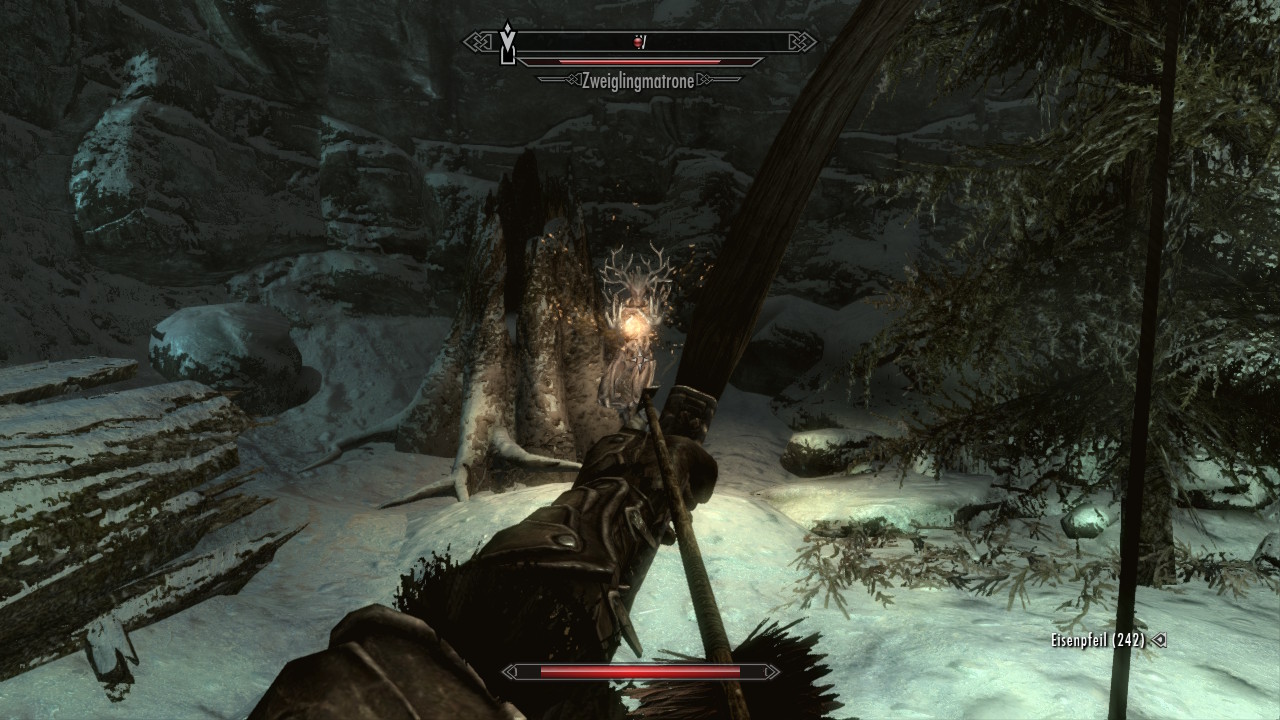
Task: Select the red enemy dot on the compass
Action: click(x=638, y=42)
